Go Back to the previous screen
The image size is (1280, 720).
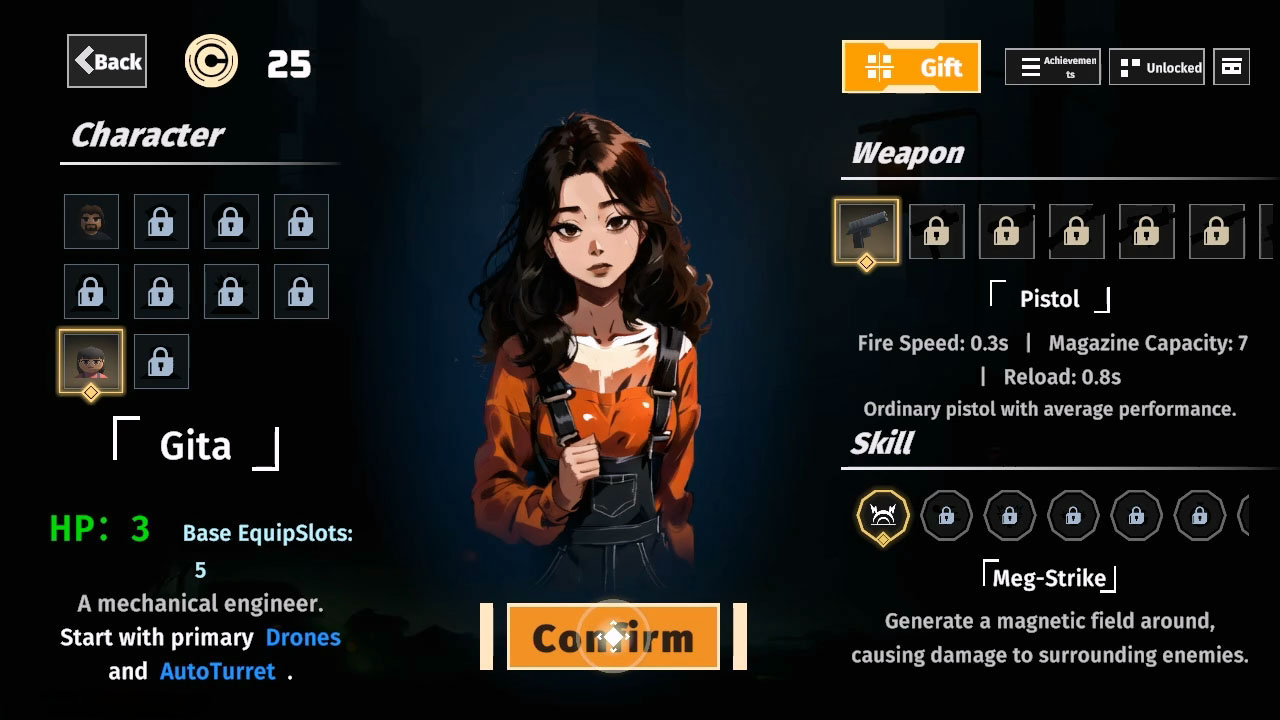tap(106, 61)
